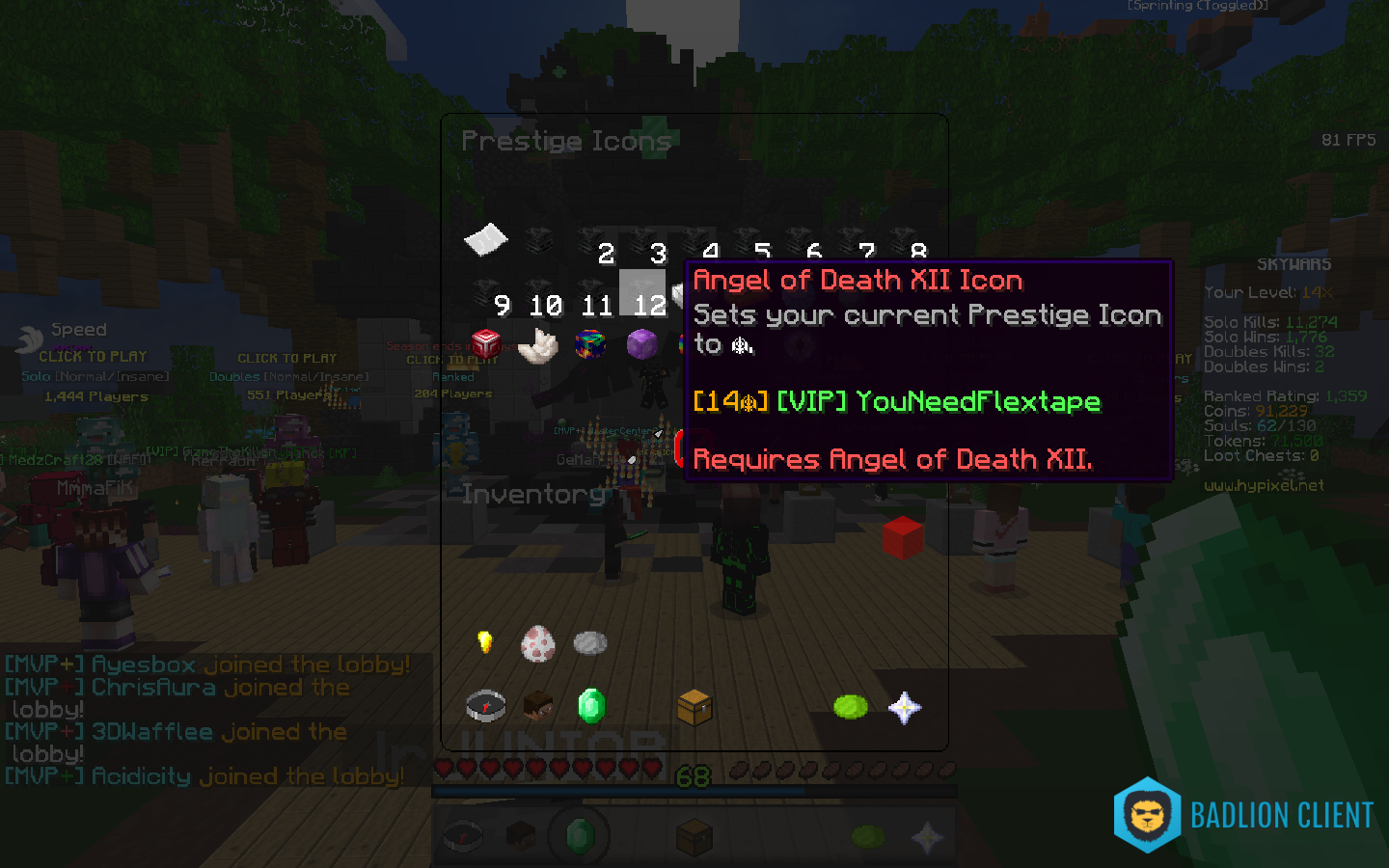This screenshot has width=1389, height=868.
Task: Select the nether star item
Action: pyautogui.click(x=904, y=706)
